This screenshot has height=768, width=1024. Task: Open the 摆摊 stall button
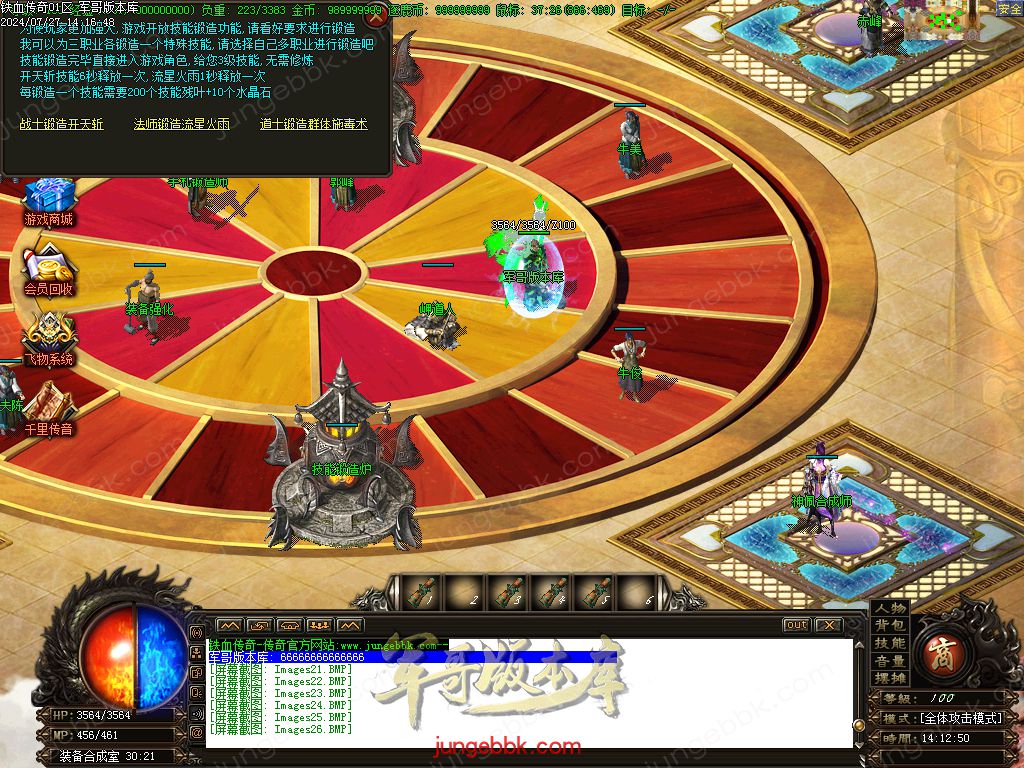click(x=889, y=679)
